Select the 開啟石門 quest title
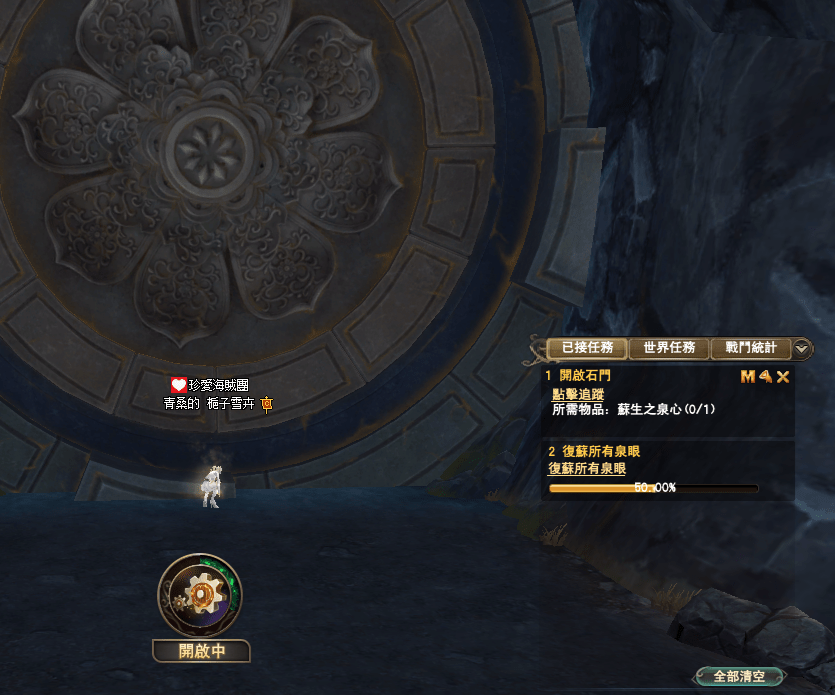 pyautogui.click(x=585, y=376)
